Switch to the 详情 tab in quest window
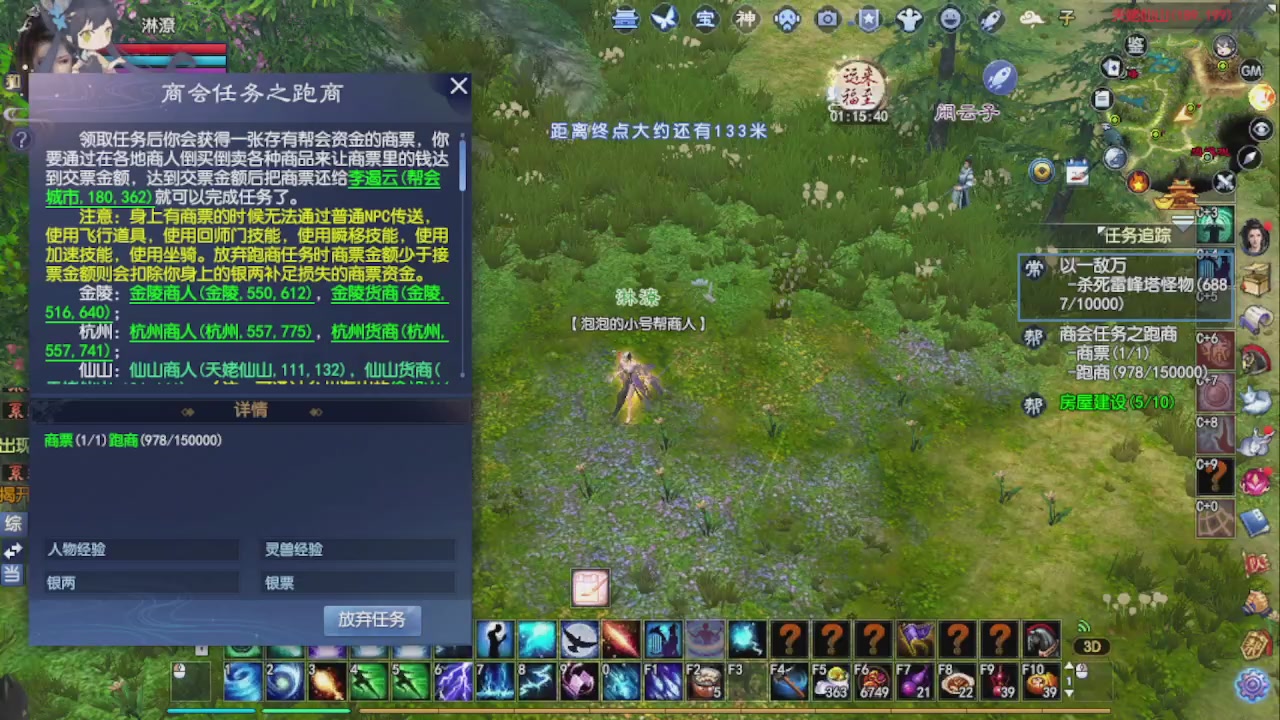Image resolution: width=1280 pixels, height=720 pixels. [x=250, y=410]
